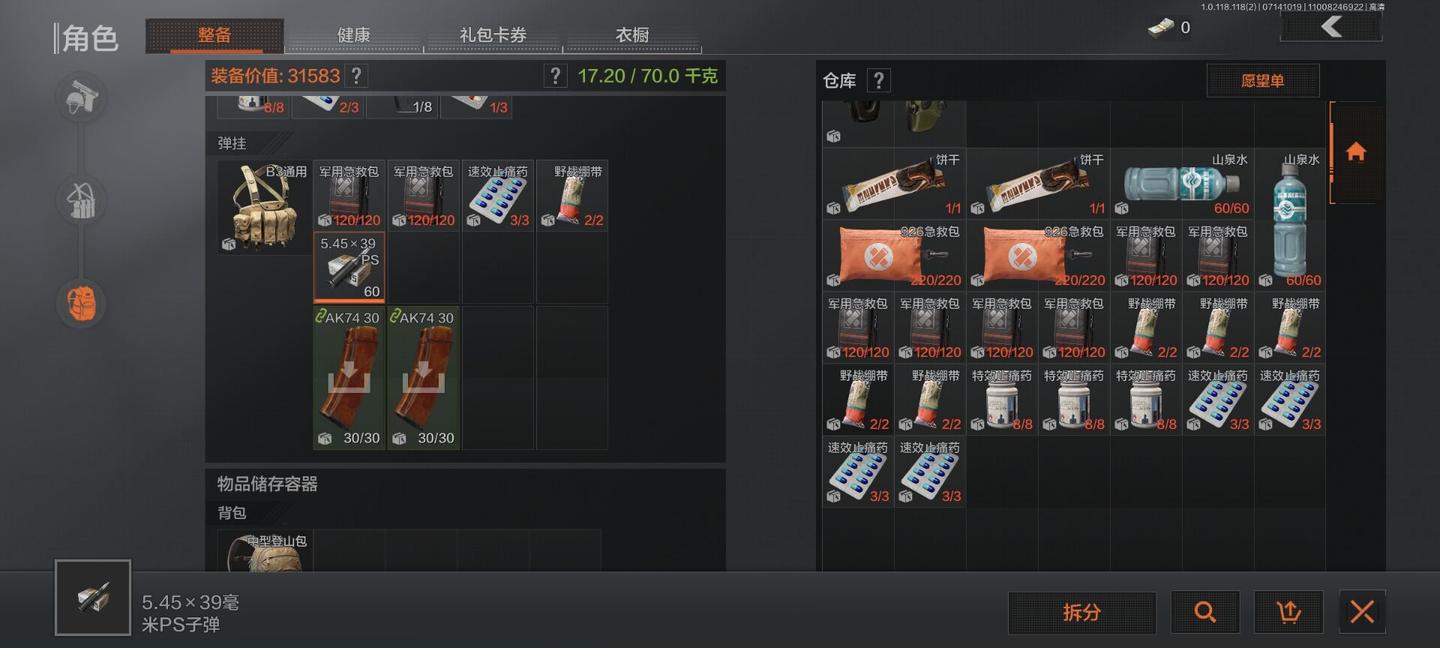Viewport: 1440px width, 648px height.
Task: Click the orange home button
Action: pos(1355,152)
